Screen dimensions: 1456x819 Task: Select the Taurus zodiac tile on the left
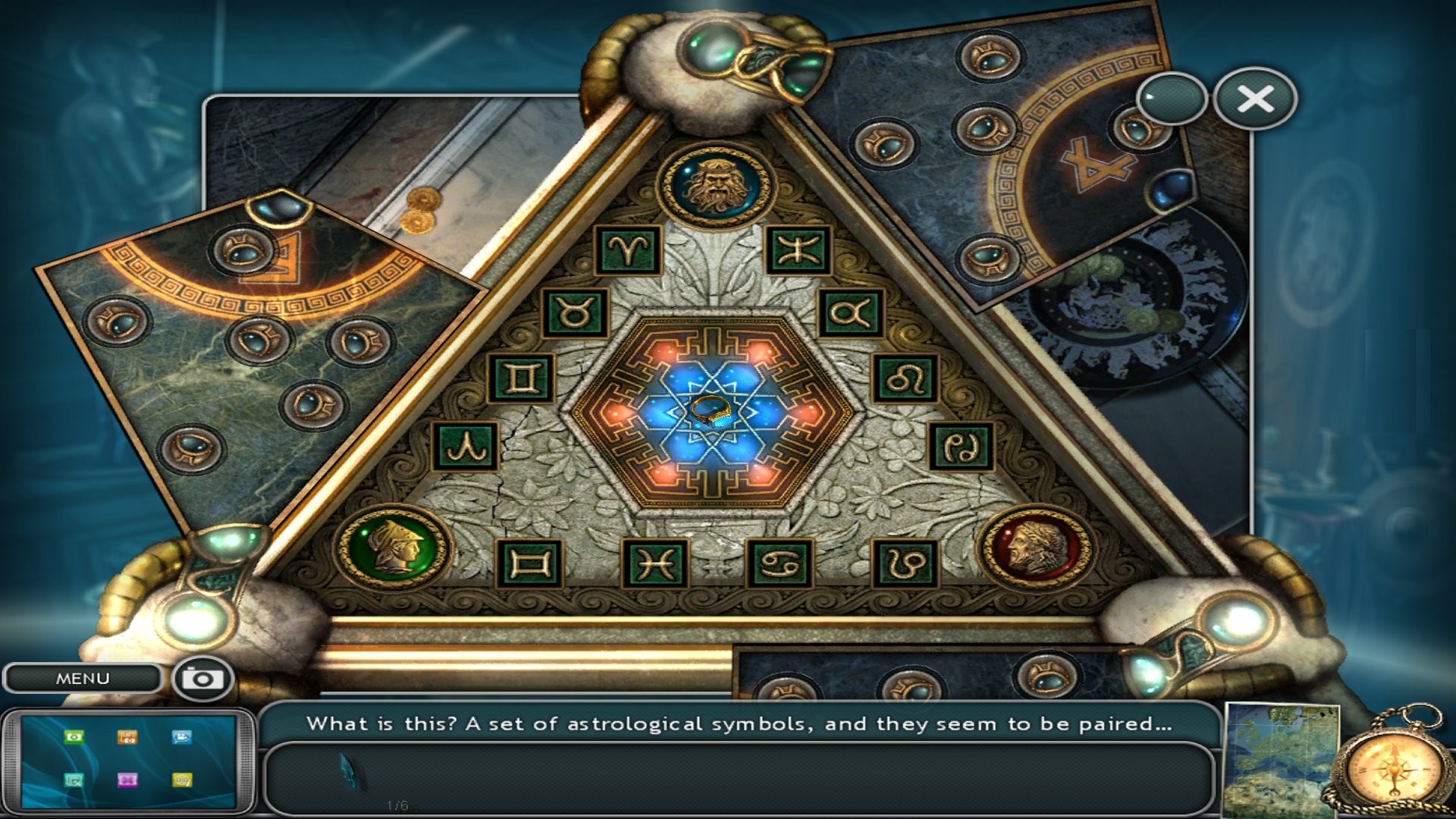pos(574,311)
